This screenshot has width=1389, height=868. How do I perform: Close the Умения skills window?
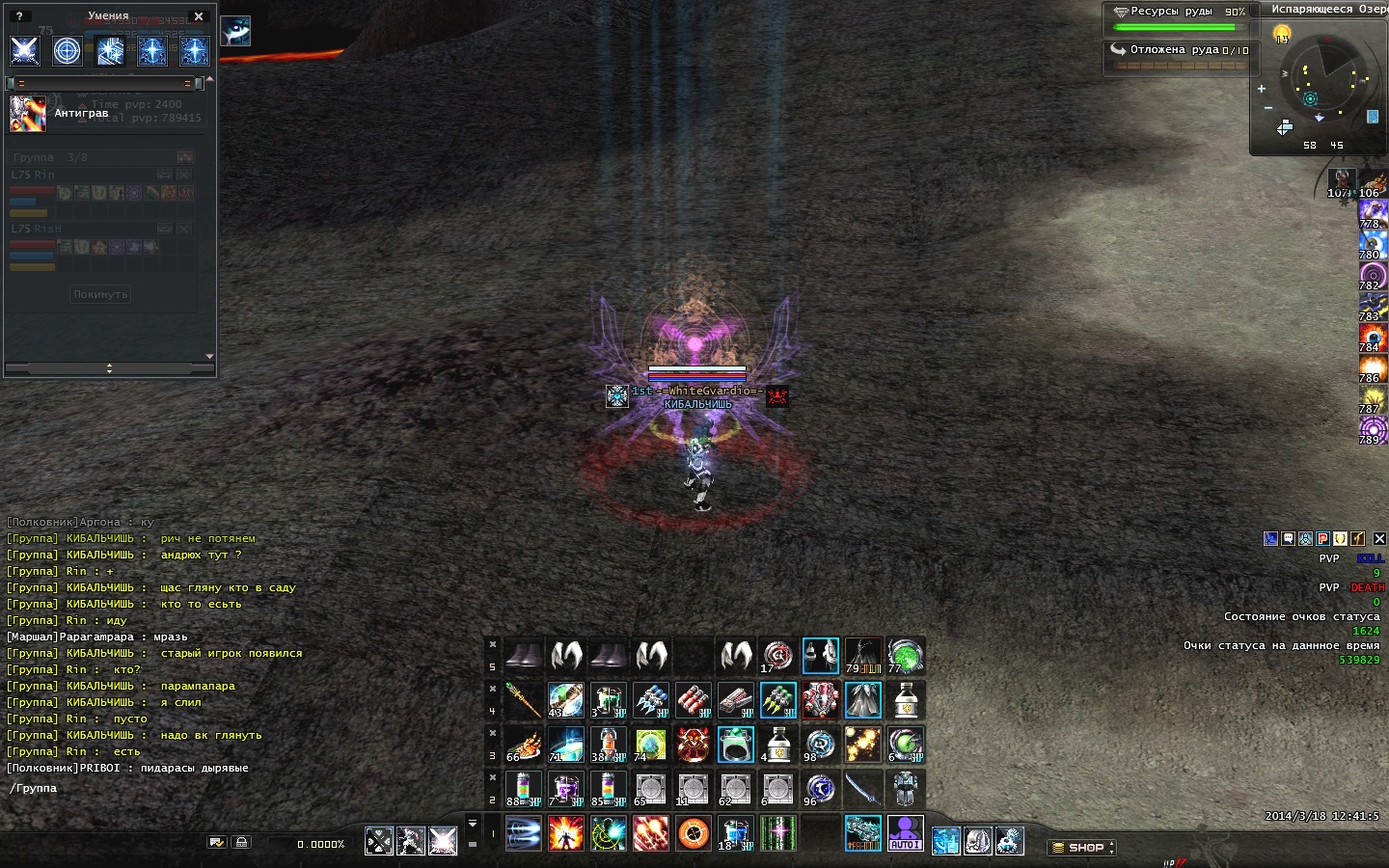pos(199,16)
